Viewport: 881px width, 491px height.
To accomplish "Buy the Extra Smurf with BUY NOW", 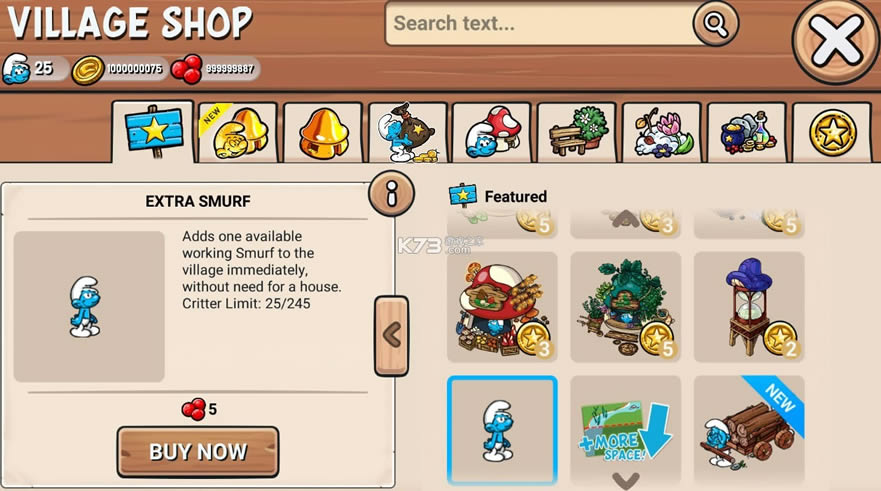I will pyautogui.click(x=198, y=451).
